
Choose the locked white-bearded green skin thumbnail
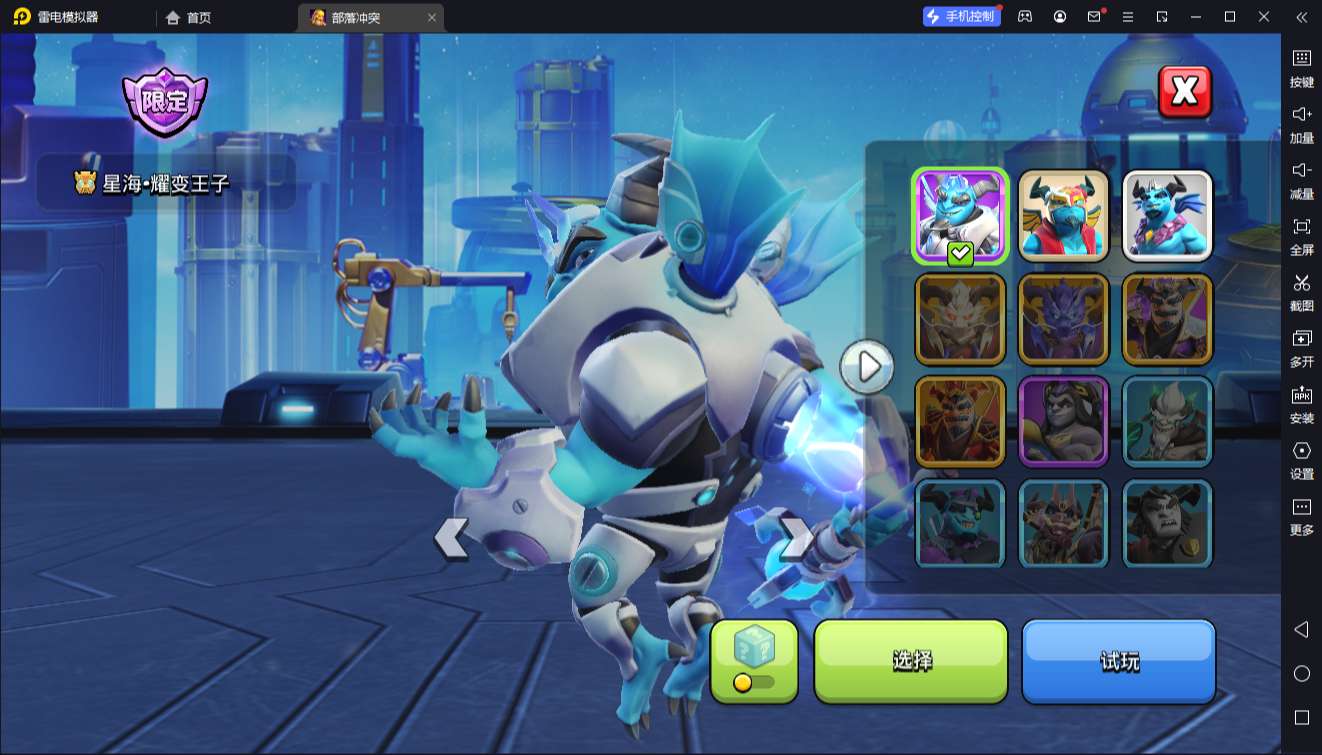(1167, 421)
